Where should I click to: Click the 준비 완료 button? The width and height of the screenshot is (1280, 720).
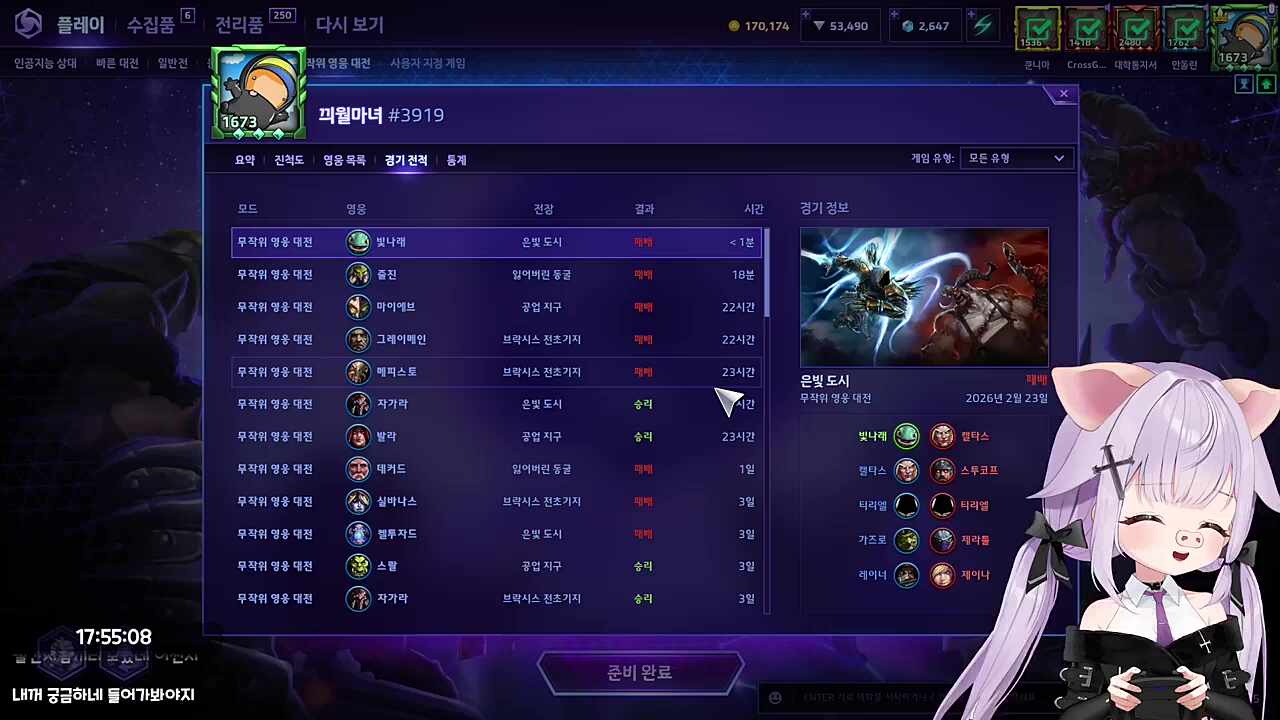pos(640,672)
